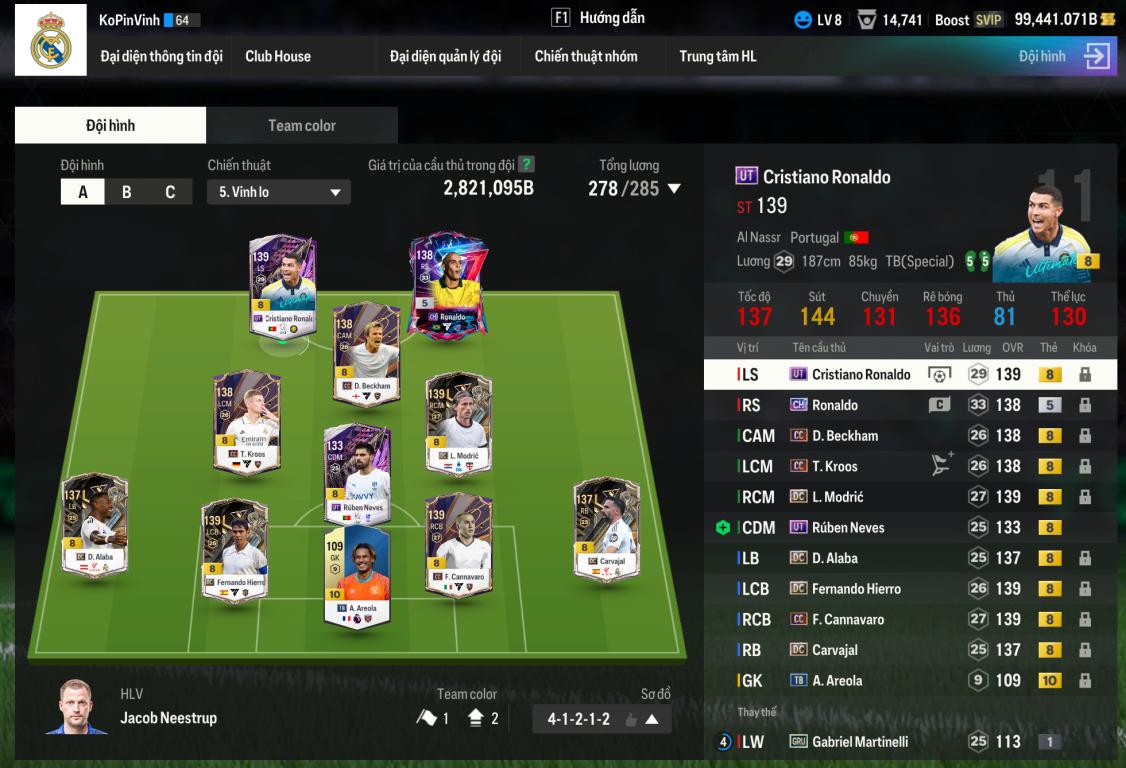Switch to the Team color tab
The height and width of the screenshot is (768, 1126).
point(301,125)
